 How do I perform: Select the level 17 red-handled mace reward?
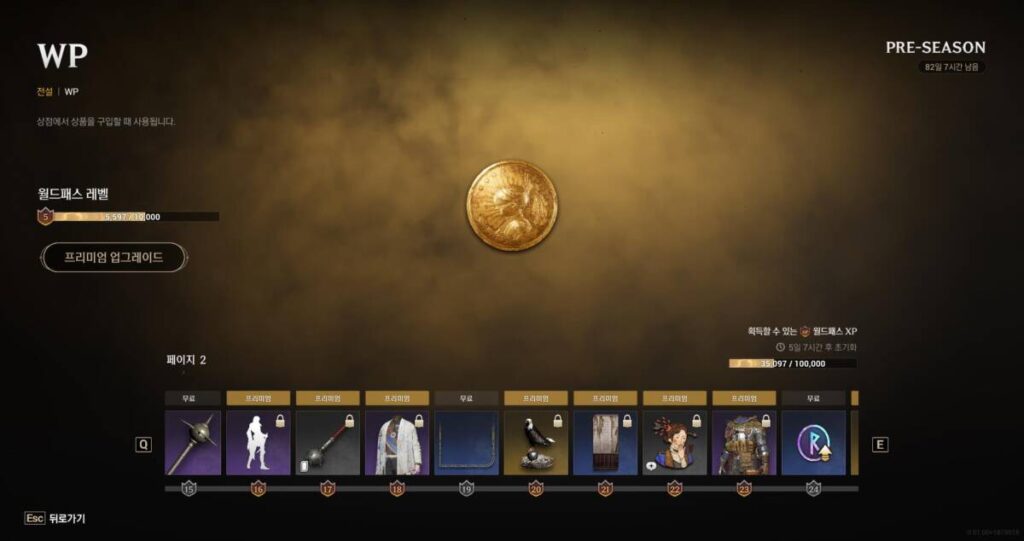(327, 443)
